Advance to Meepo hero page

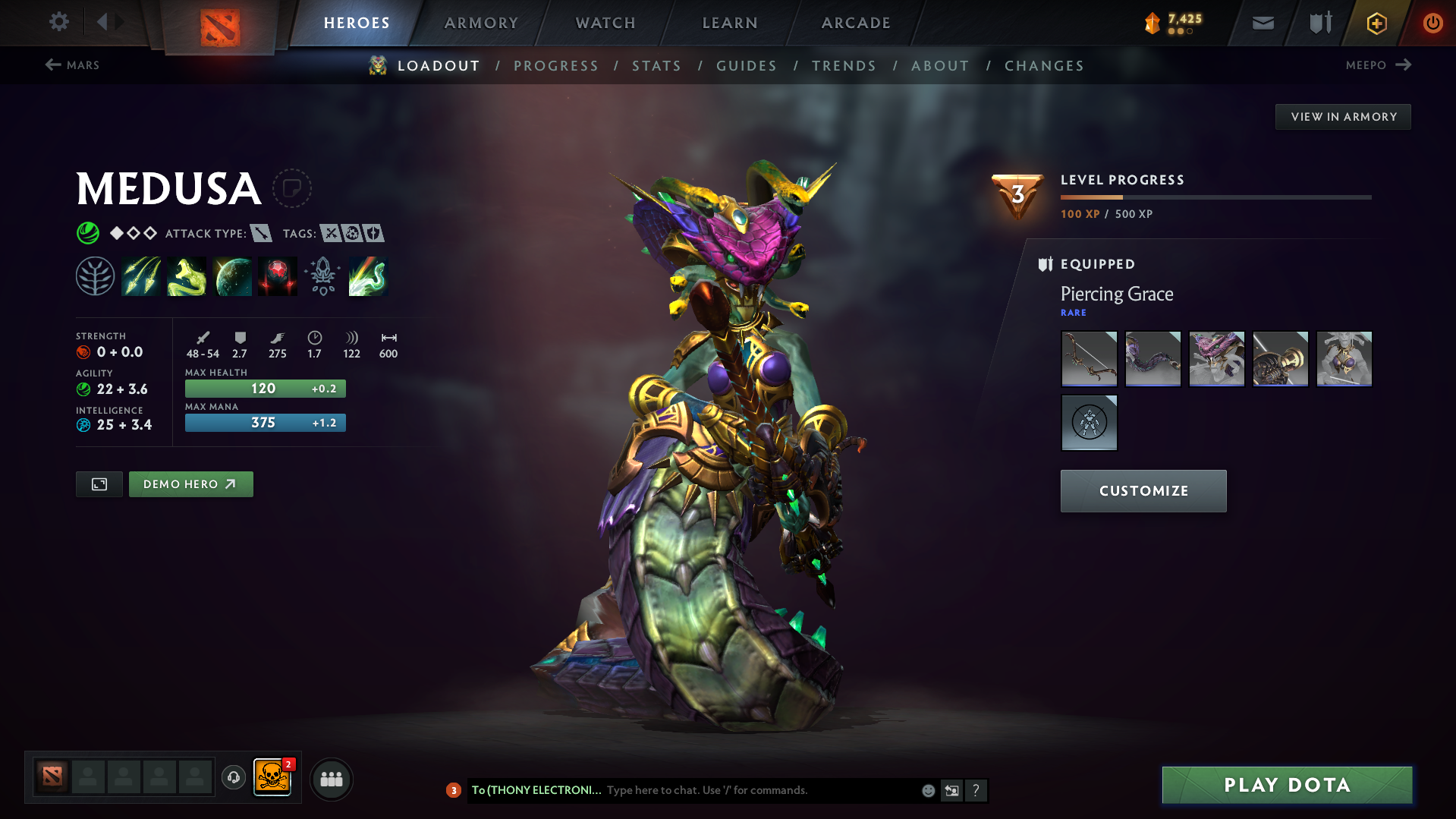tap(1379, 65)
